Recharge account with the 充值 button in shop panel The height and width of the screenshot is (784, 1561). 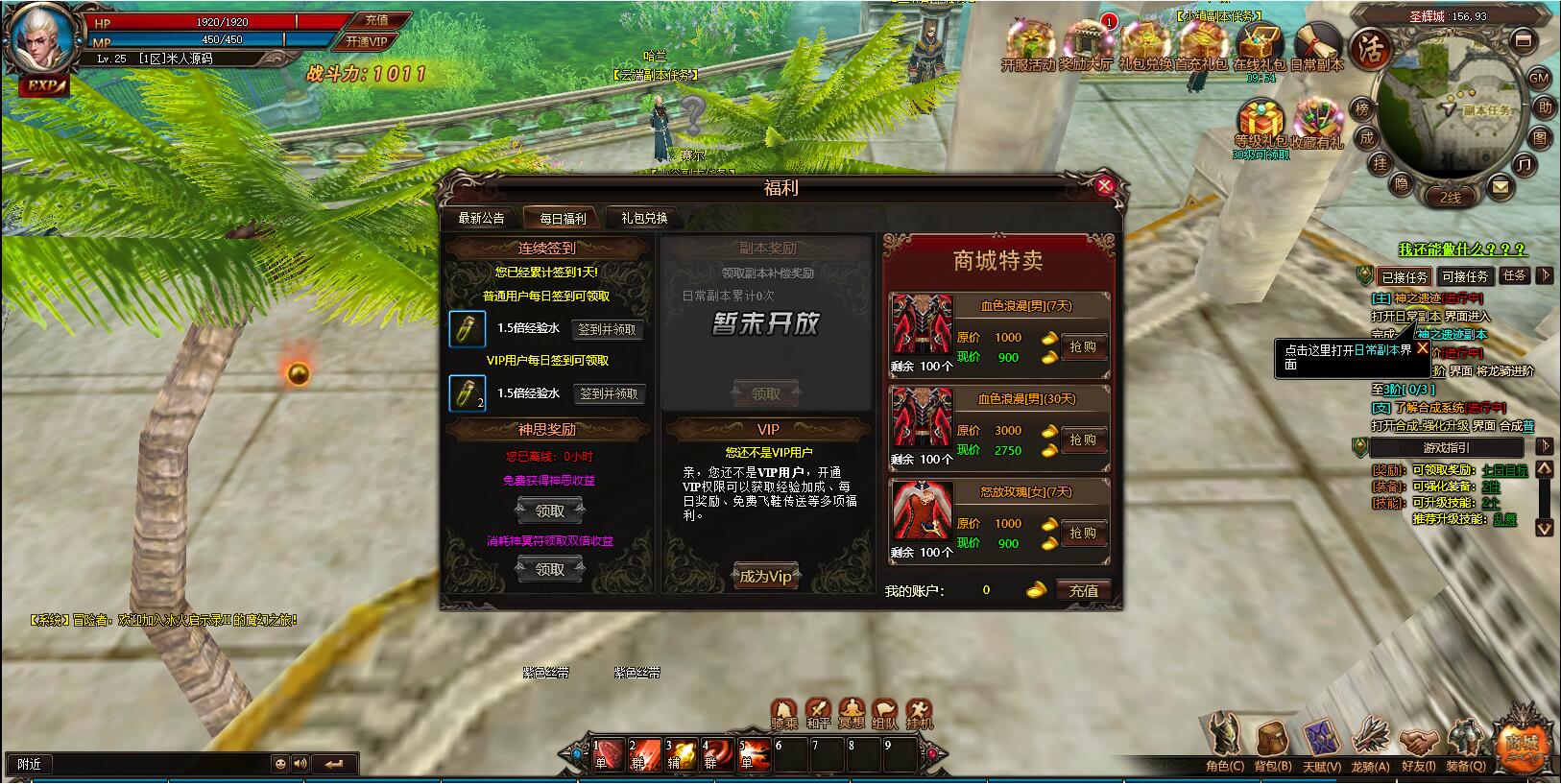pyautogui.click(x=1083, y=590)
